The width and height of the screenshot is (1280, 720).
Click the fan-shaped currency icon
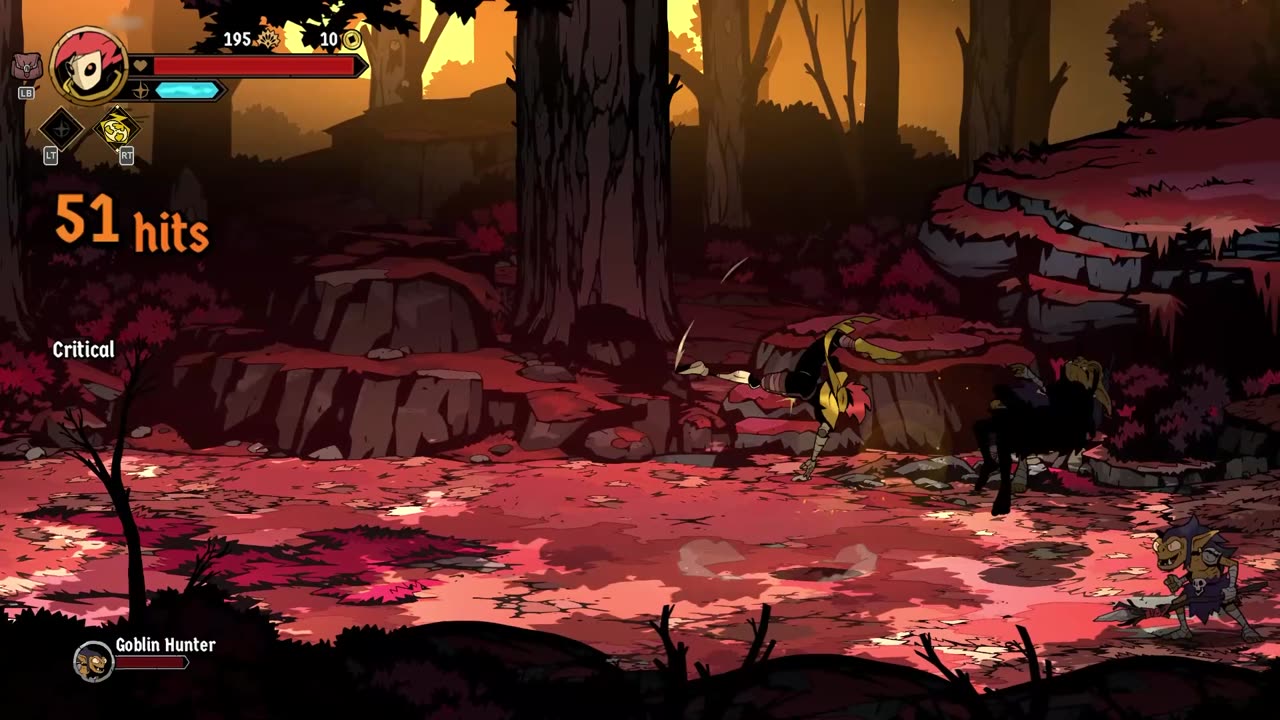pyautogui.click(x=269, y=40)
